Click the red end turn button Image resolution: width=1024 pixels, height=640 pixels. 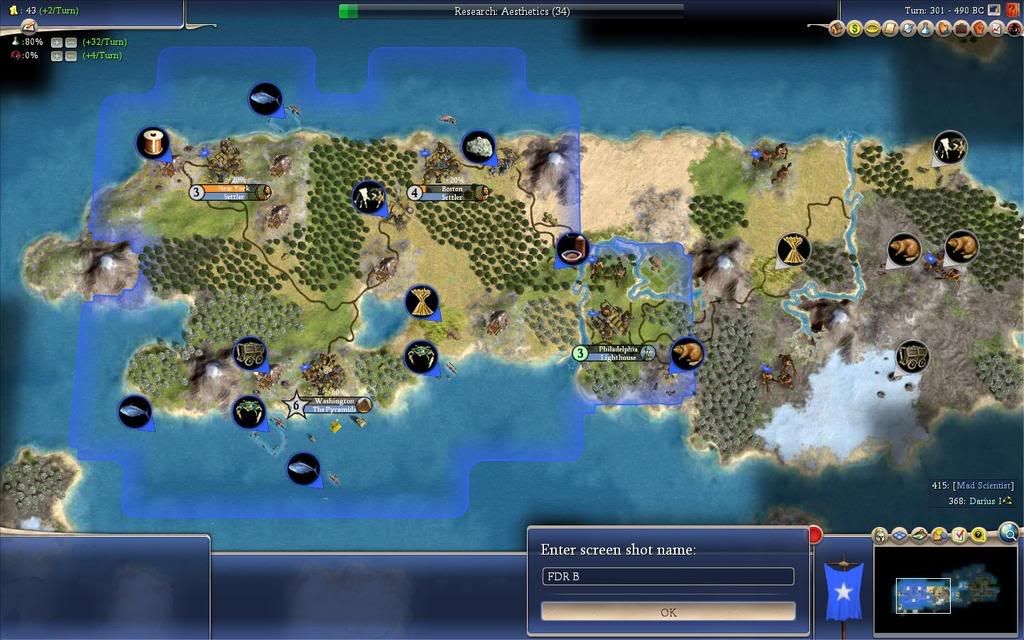815,534
